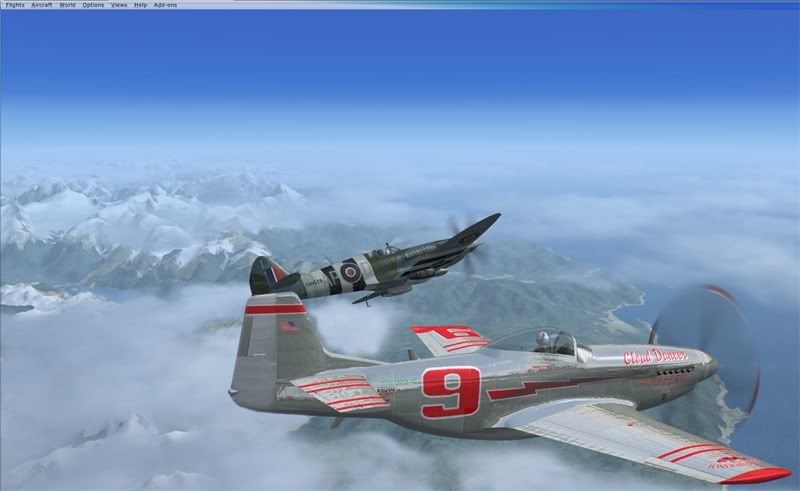Click the Views menu
Image resolution: width=800 pixels, height=491 pixels.
point(119,5)
